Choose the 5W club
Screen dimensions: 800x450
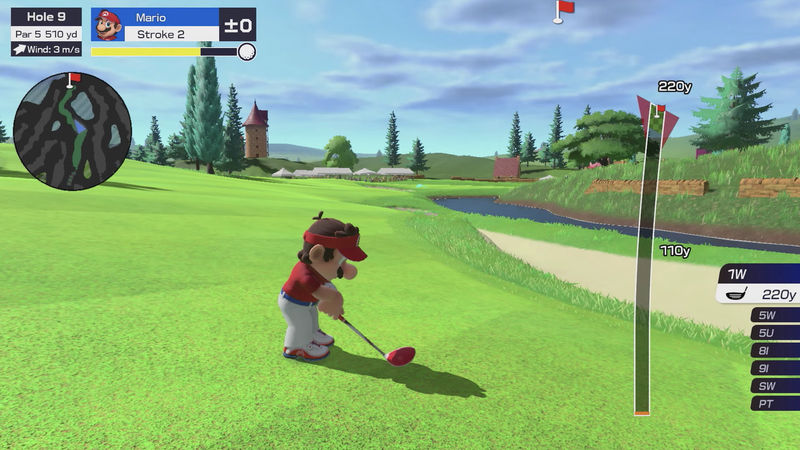coord(773,315)
